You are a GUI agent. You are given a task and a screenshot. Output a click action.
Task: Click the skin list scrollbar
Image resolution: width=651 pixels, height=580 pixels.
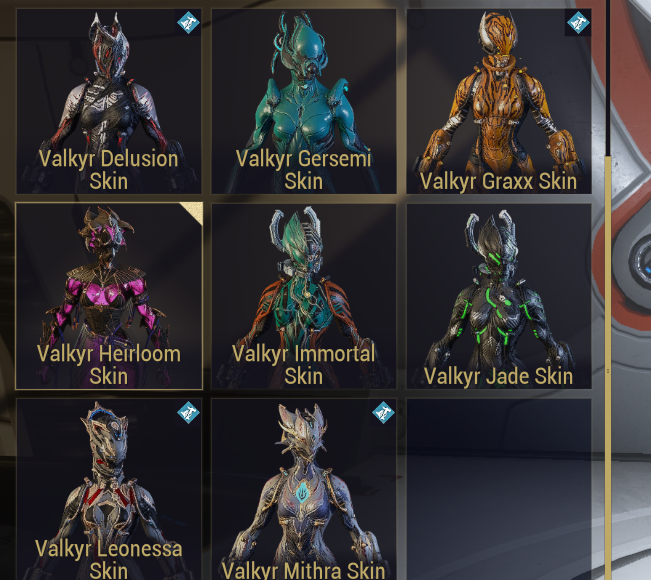click(606, 300)
